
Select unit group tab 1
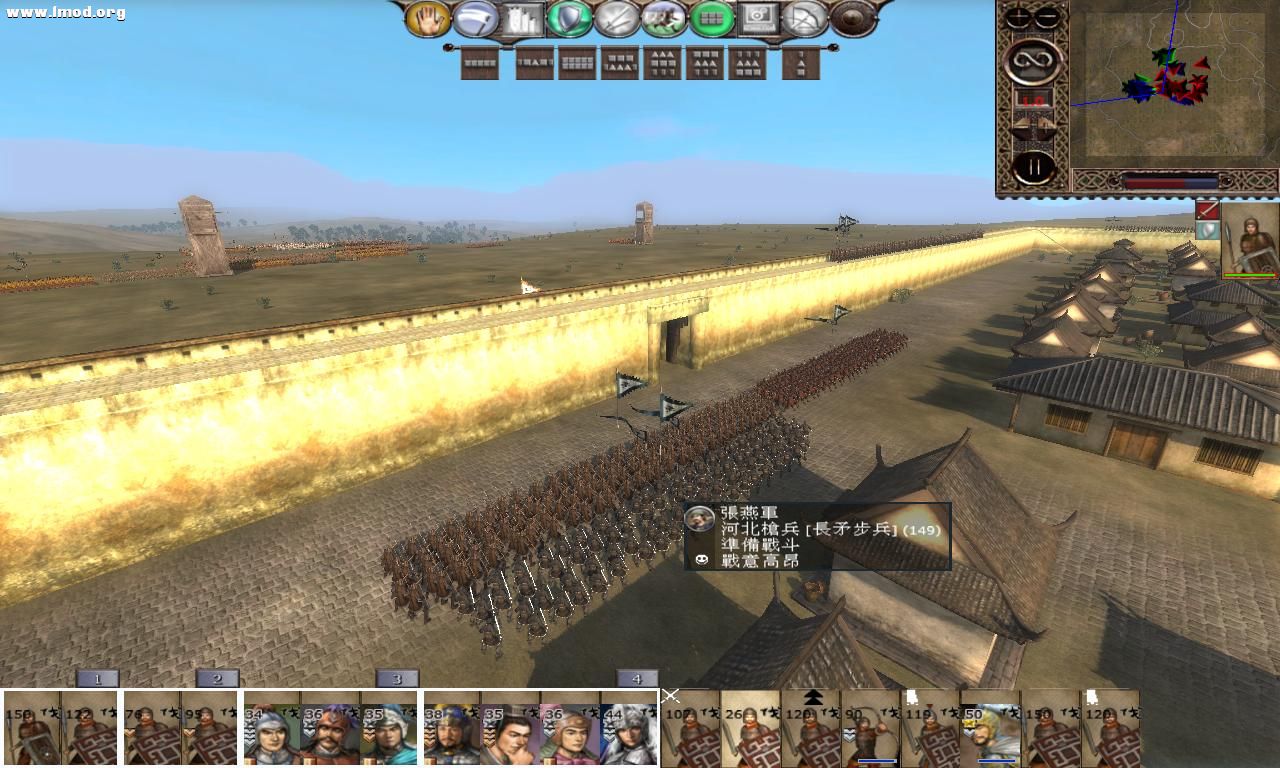pos(96,678)
